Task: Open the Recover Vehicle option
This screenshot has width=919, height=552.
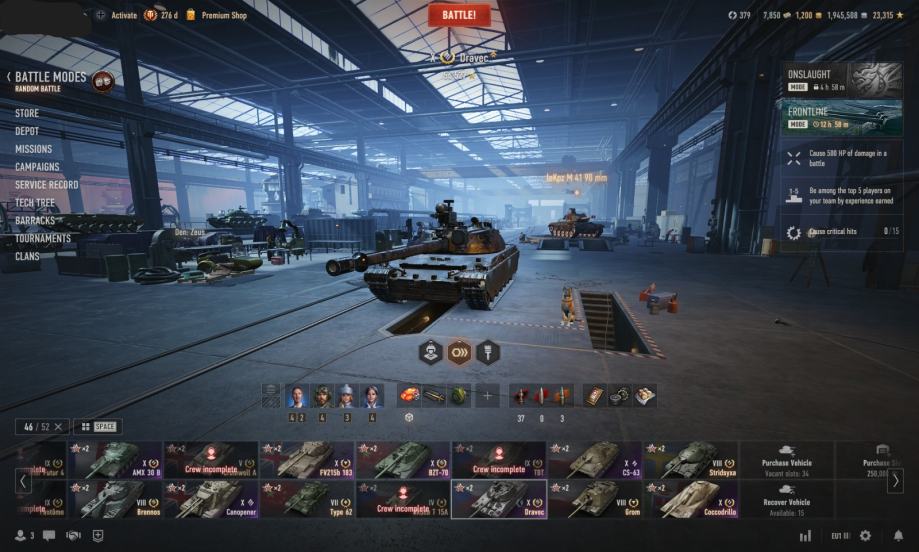Action: tap(787, 498)
